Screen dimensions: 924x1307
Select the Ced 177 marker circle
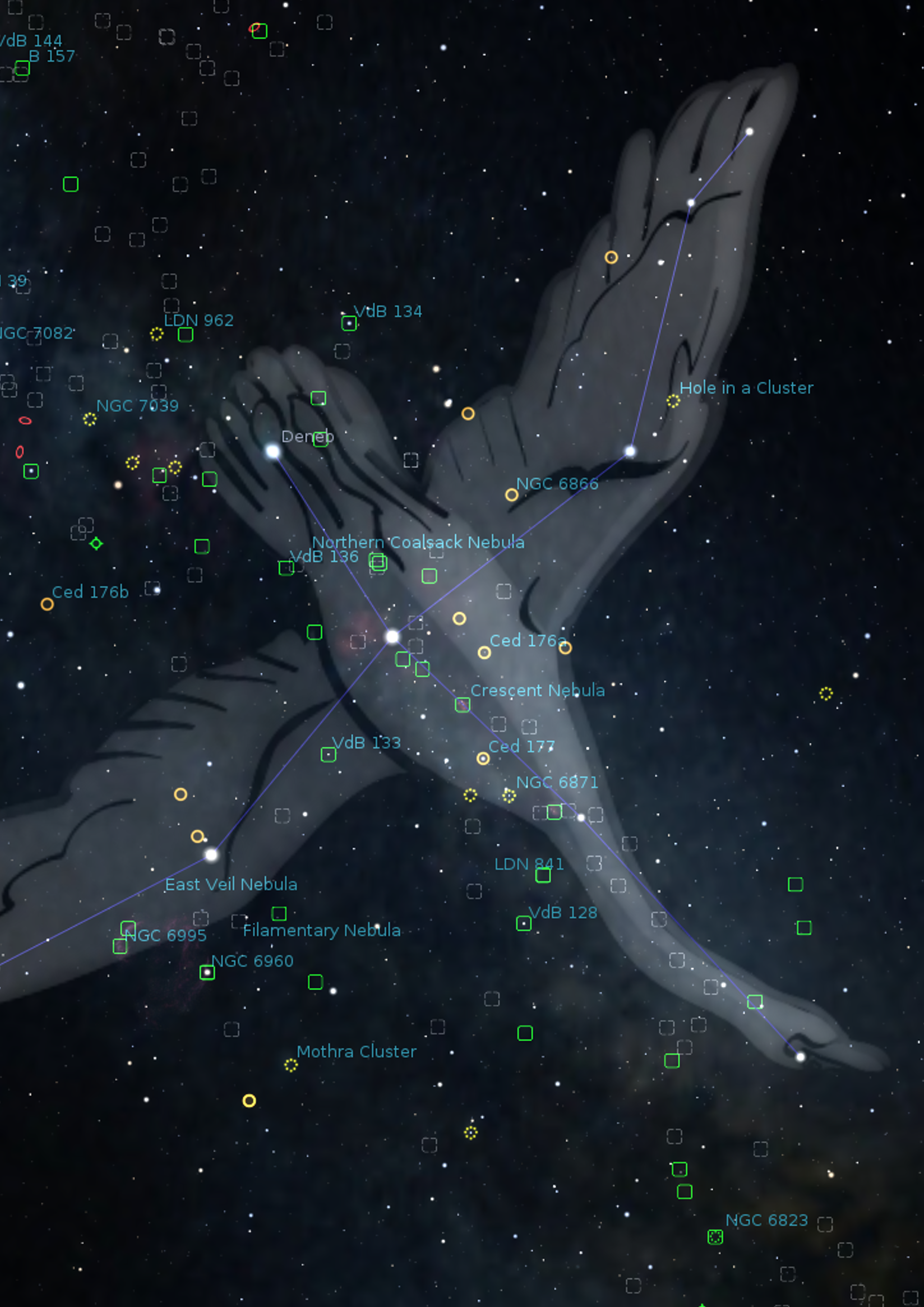(483, 758)
